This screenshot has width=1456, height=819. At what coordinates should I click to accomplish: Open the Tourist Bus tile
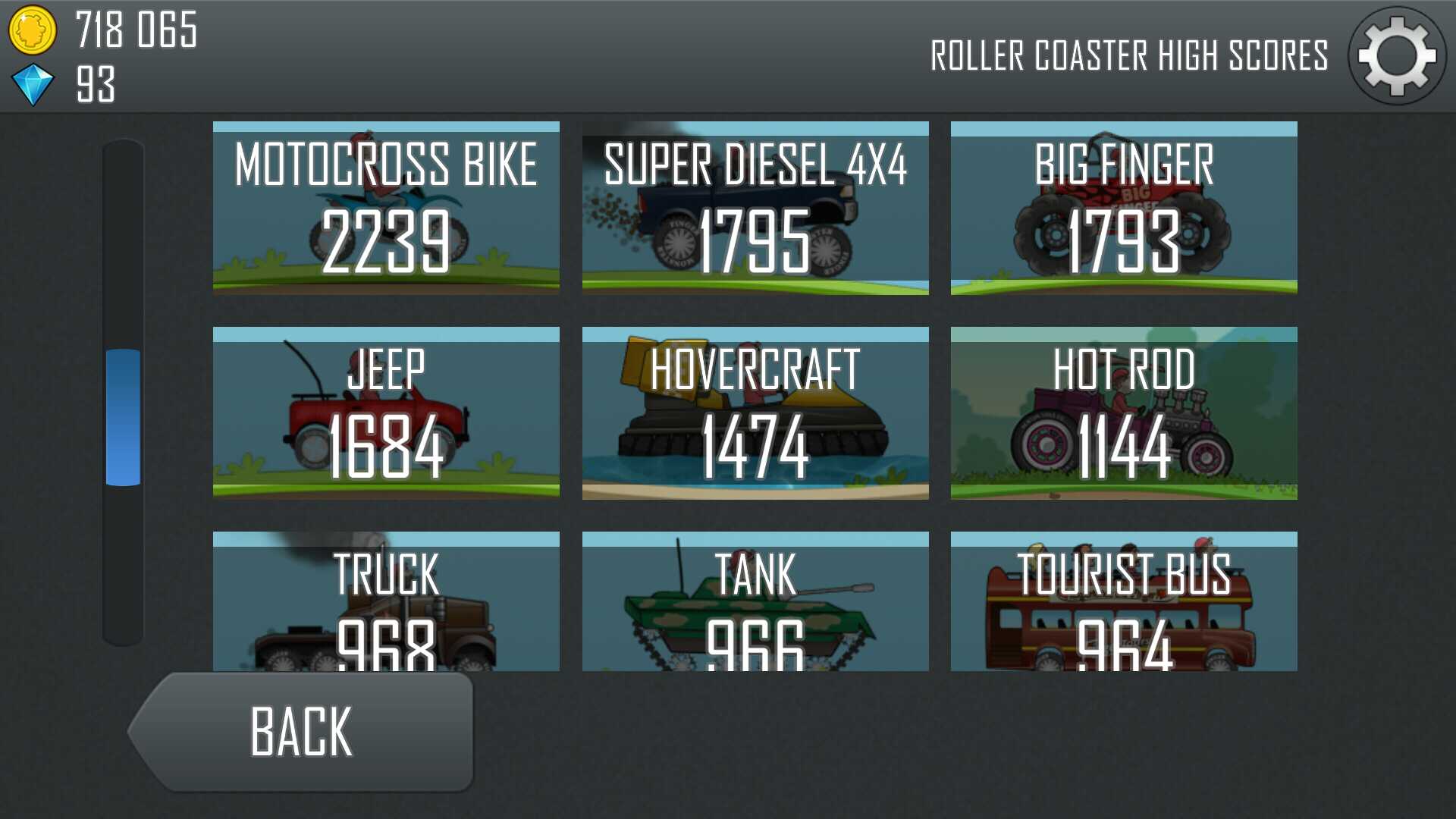coord(1124,601)
